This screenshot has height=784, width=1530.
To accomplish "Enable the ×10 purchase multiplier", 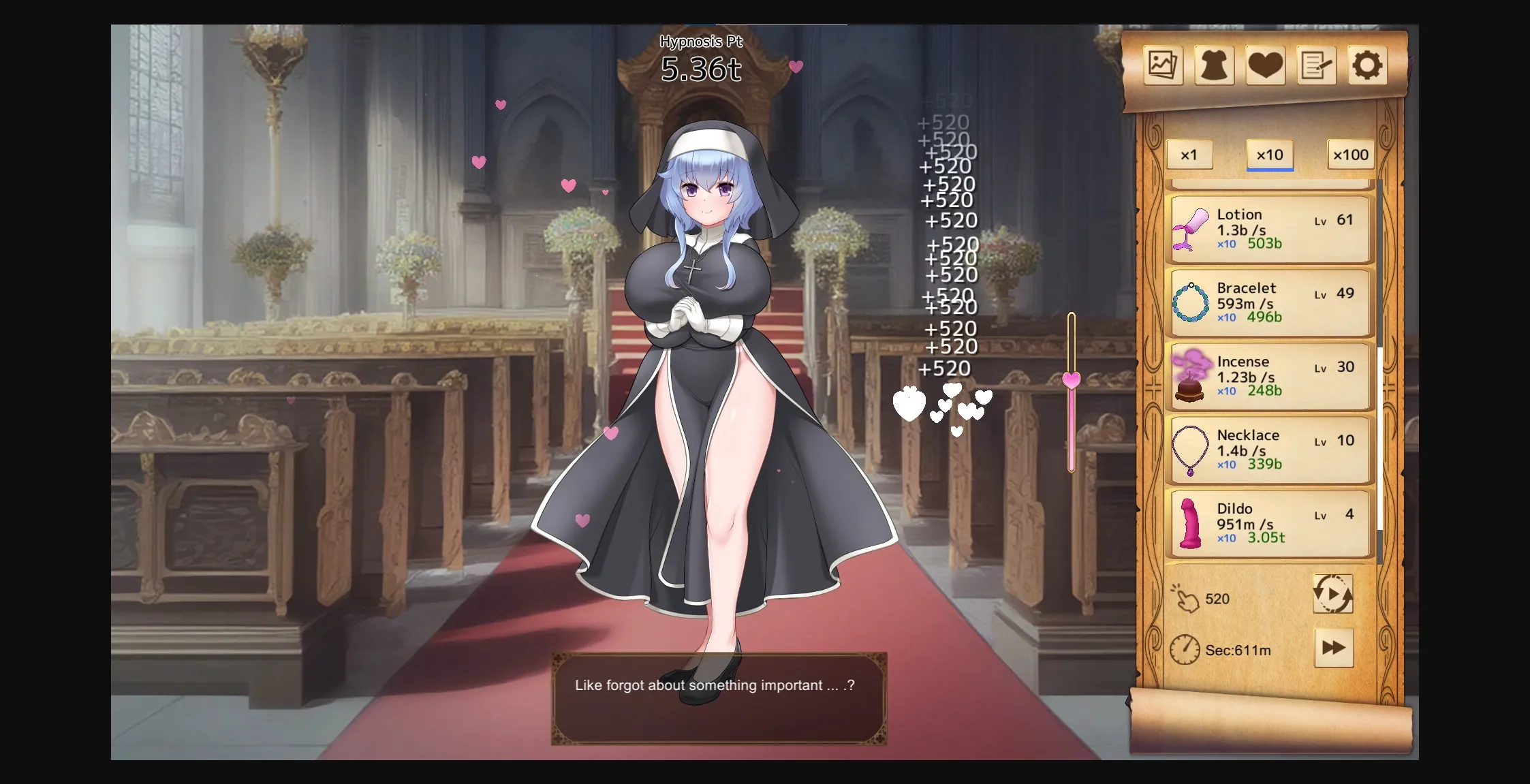I will [1271, 155].
